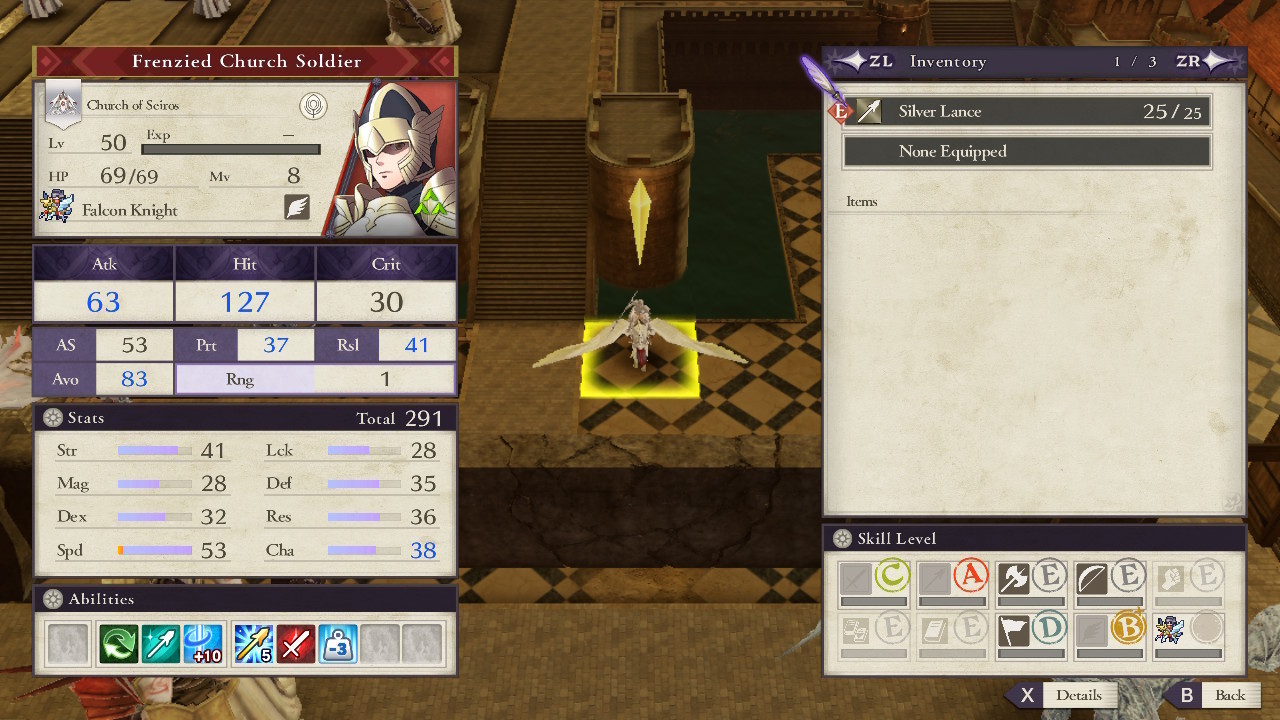Inspect the red crossed-swords ability icon
This screenshot has height=720, width=1280.
point(296,642)
